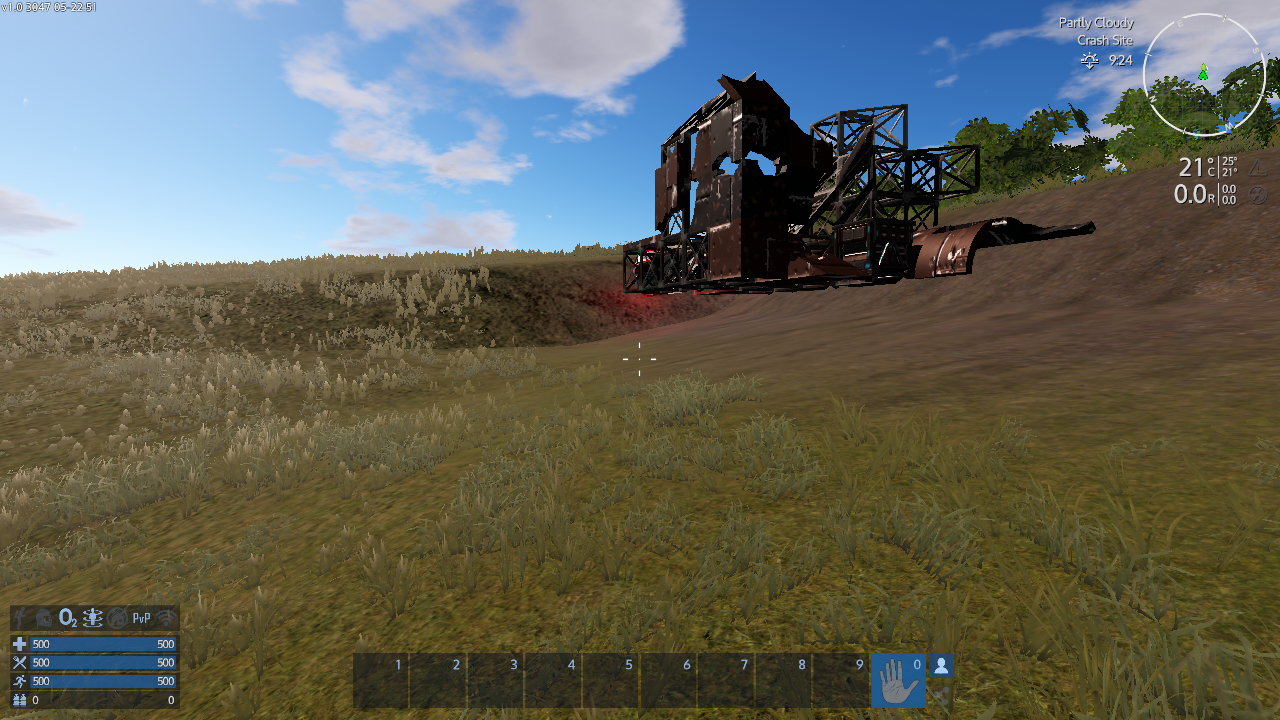Viewport: 1280px width, 720px height.
Task: Click the wifi signal status icon
Action: click(166, 618)
